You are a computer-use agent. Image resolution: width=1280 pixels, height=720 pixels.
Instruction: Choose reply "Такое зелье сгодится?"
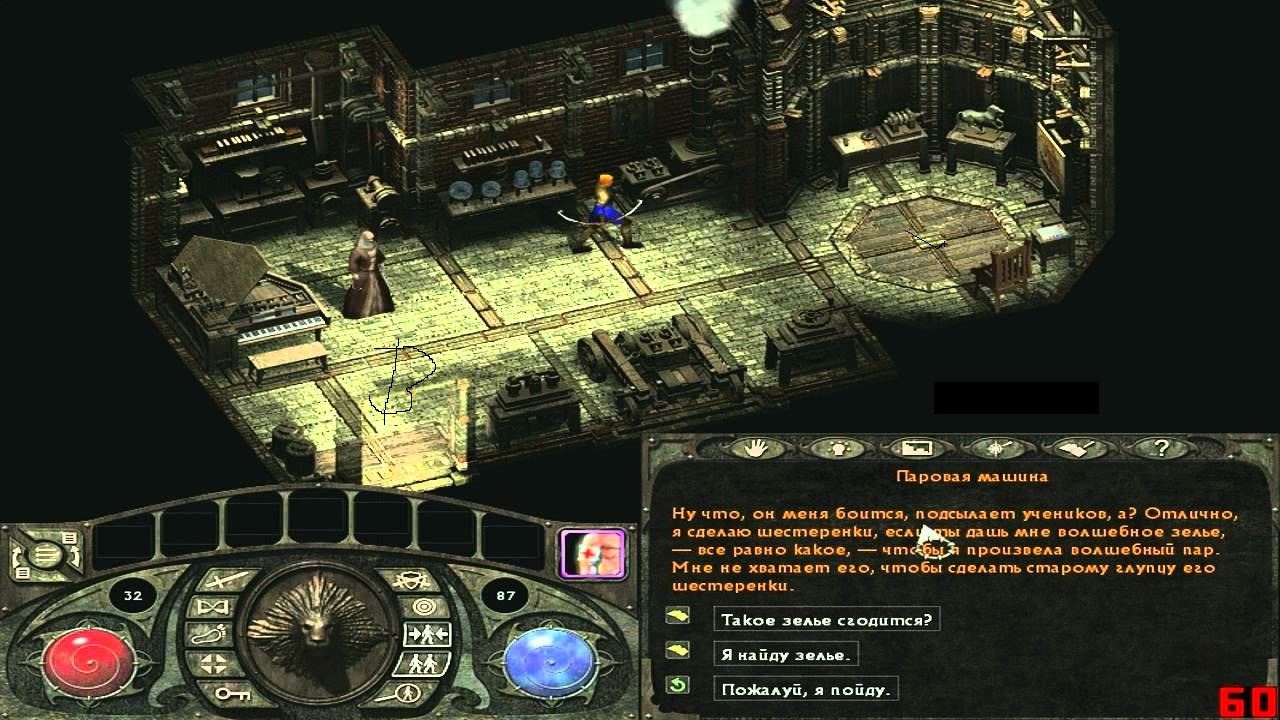(826, 620)
